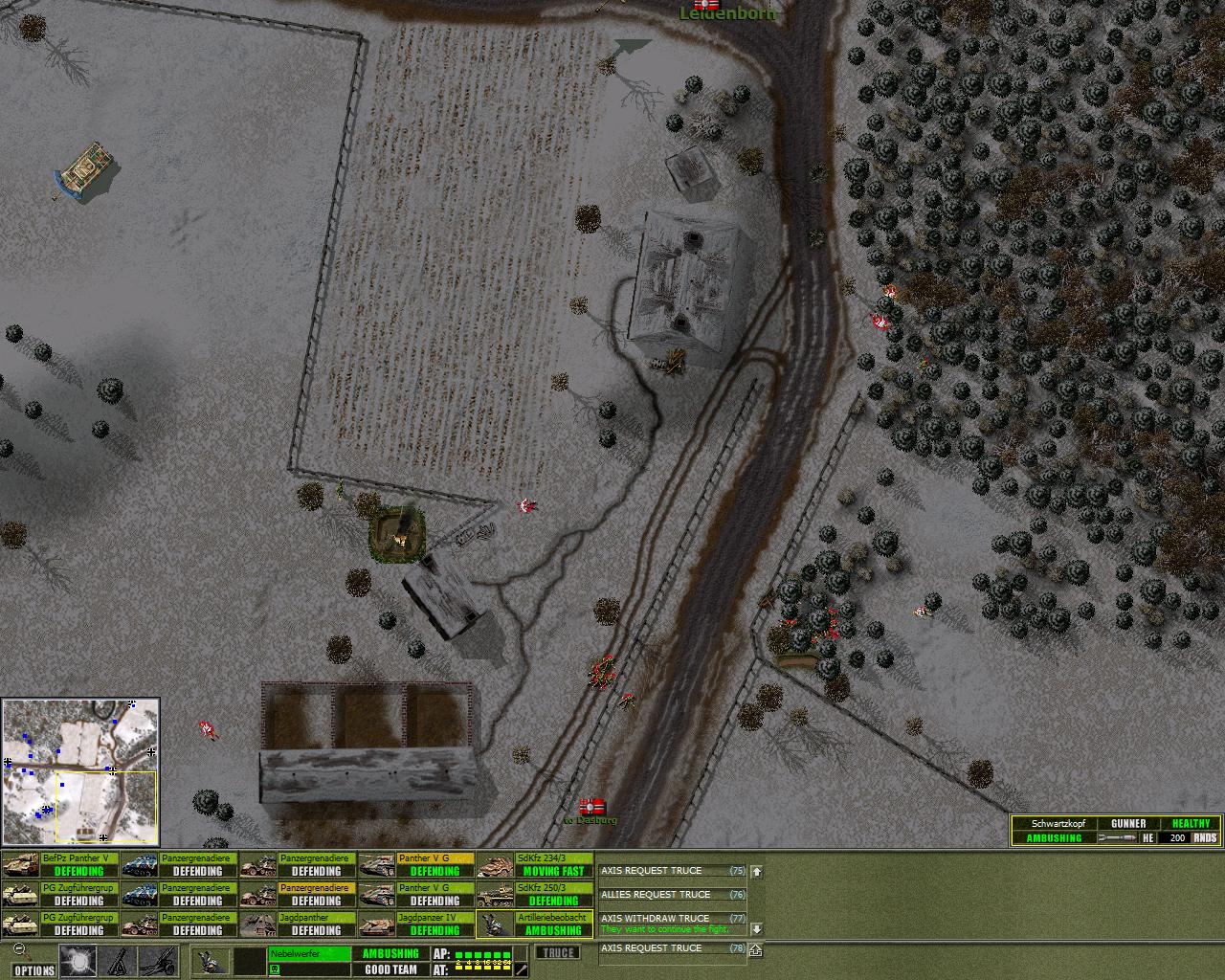The image size is (1225, 980).
Task: Choose the artillery gun support icon
Action: tap(158, 961)
